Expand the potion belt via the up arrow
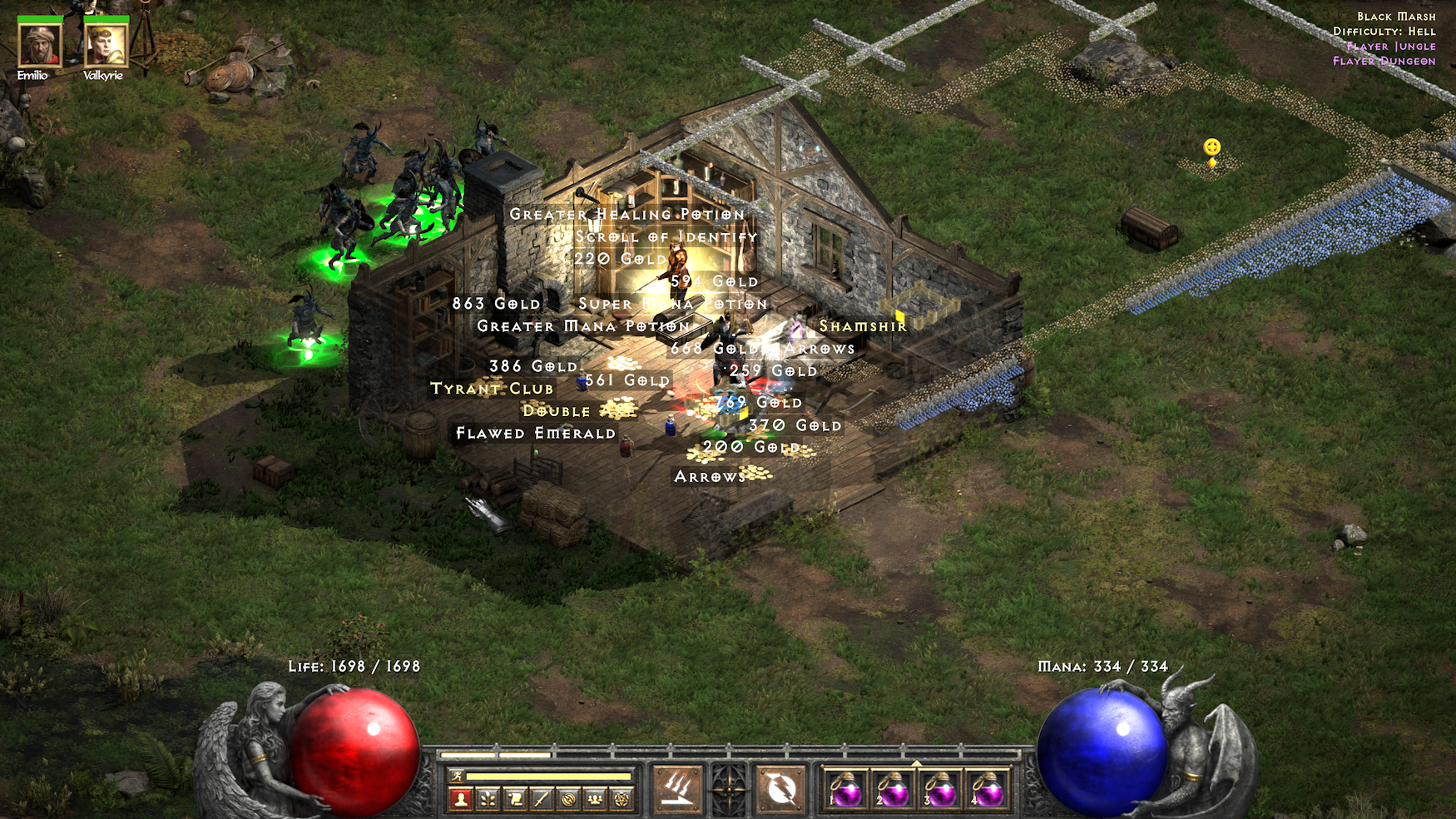1456x819 pixels. point(917,762)
